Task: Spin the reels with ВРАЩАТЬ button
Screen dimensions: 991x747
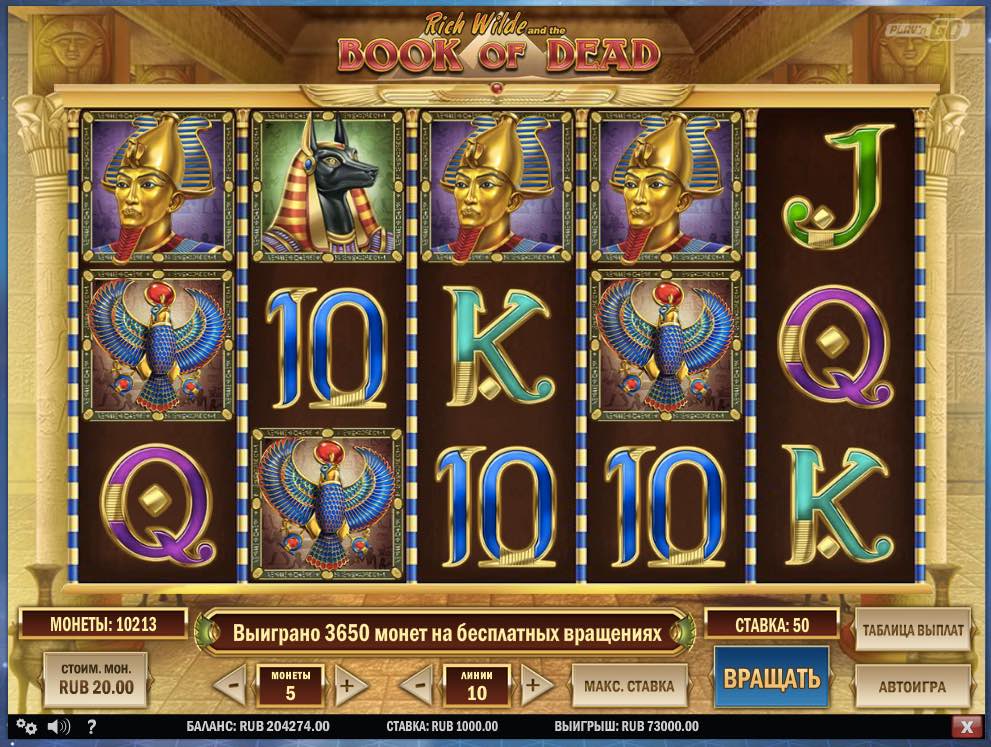Action: [771, 679]
